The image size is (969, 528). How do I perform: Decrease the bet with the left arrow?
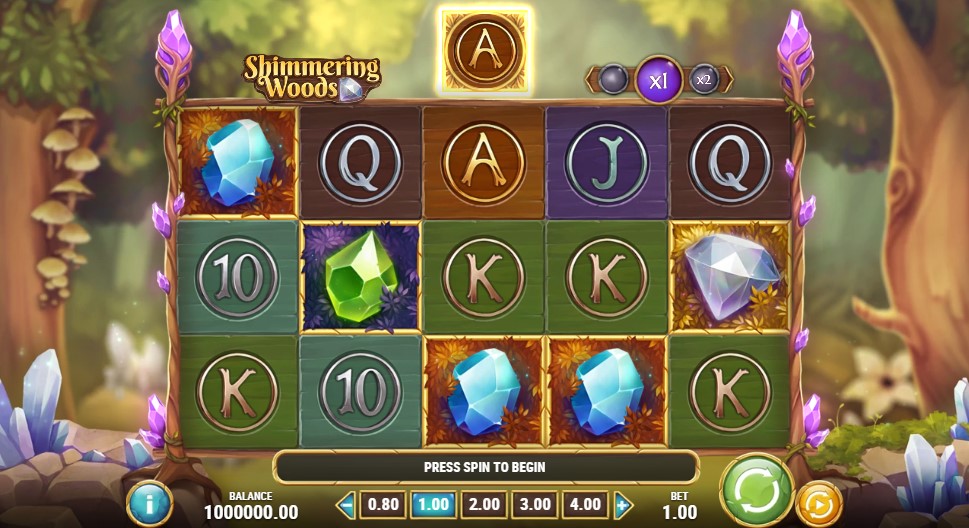347,505
